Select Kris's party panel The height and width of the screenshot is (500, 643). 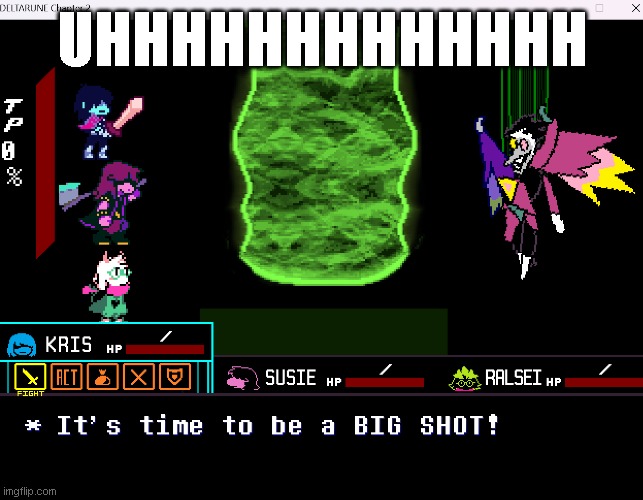107,345
